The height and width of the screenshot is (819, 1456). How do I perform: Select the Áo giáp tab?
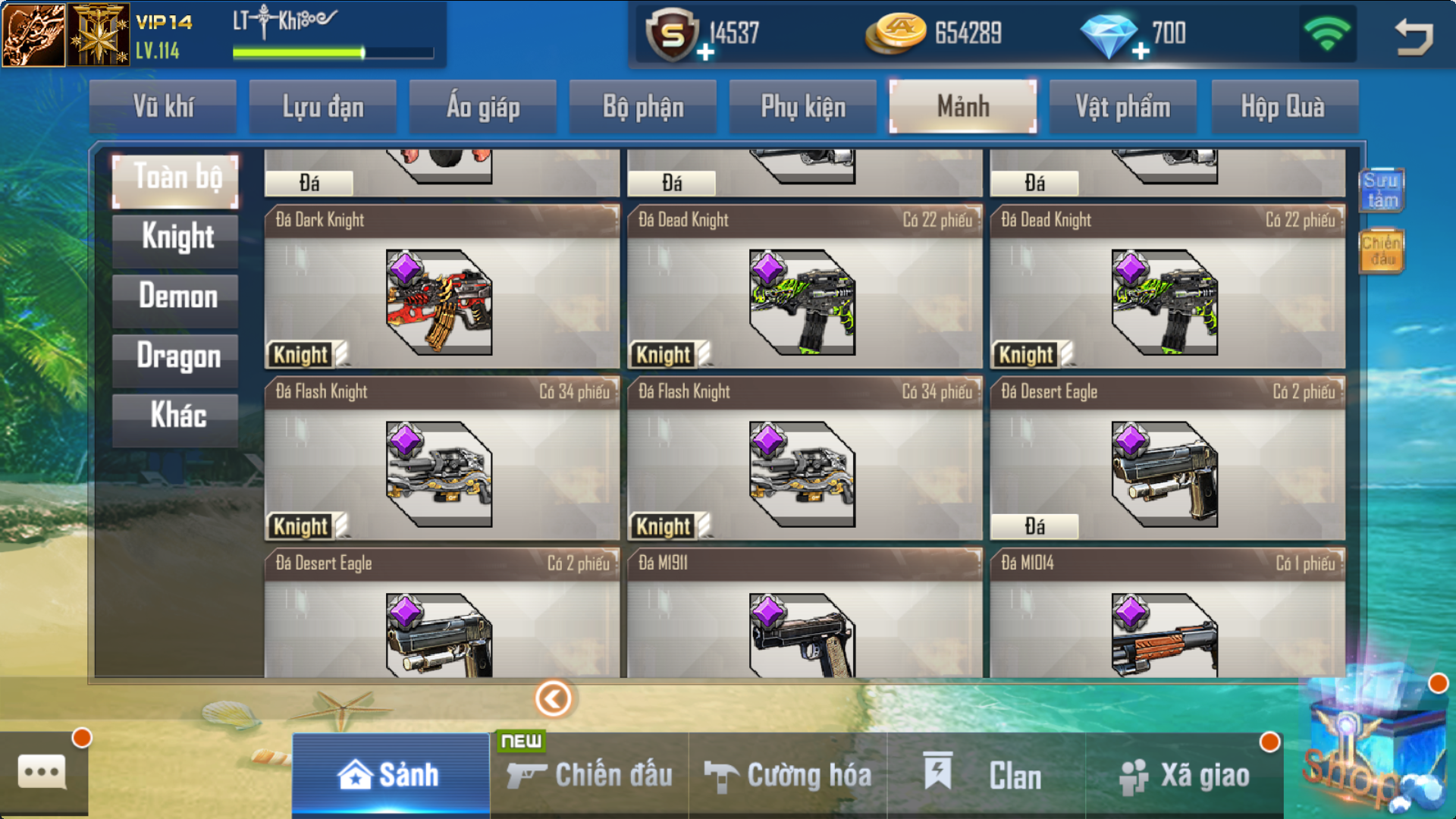pyautogui.click(x=483, y=107)
